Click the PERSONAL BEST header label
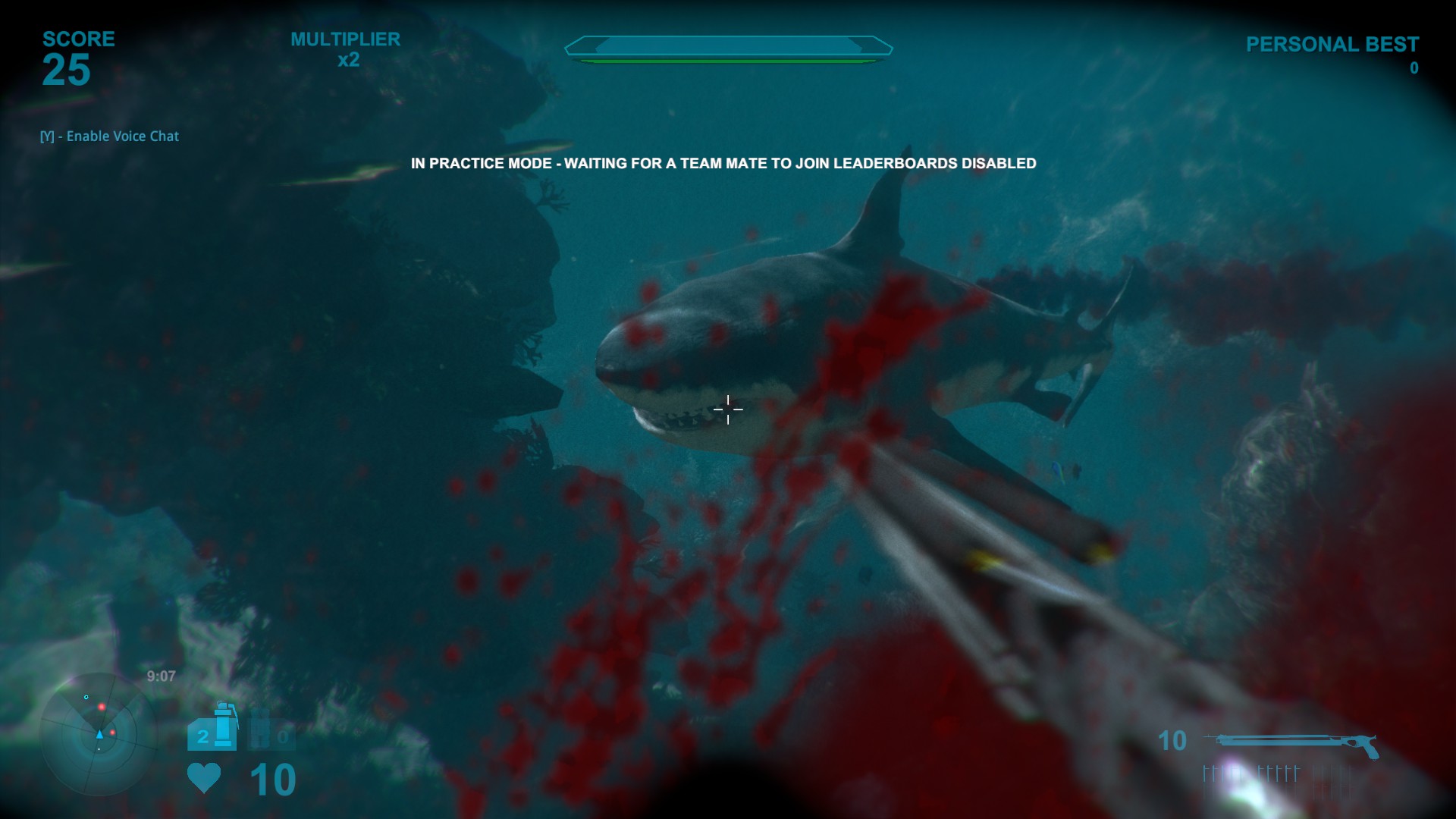This screenshot has width=1456, height=819. pos(1332,44)
